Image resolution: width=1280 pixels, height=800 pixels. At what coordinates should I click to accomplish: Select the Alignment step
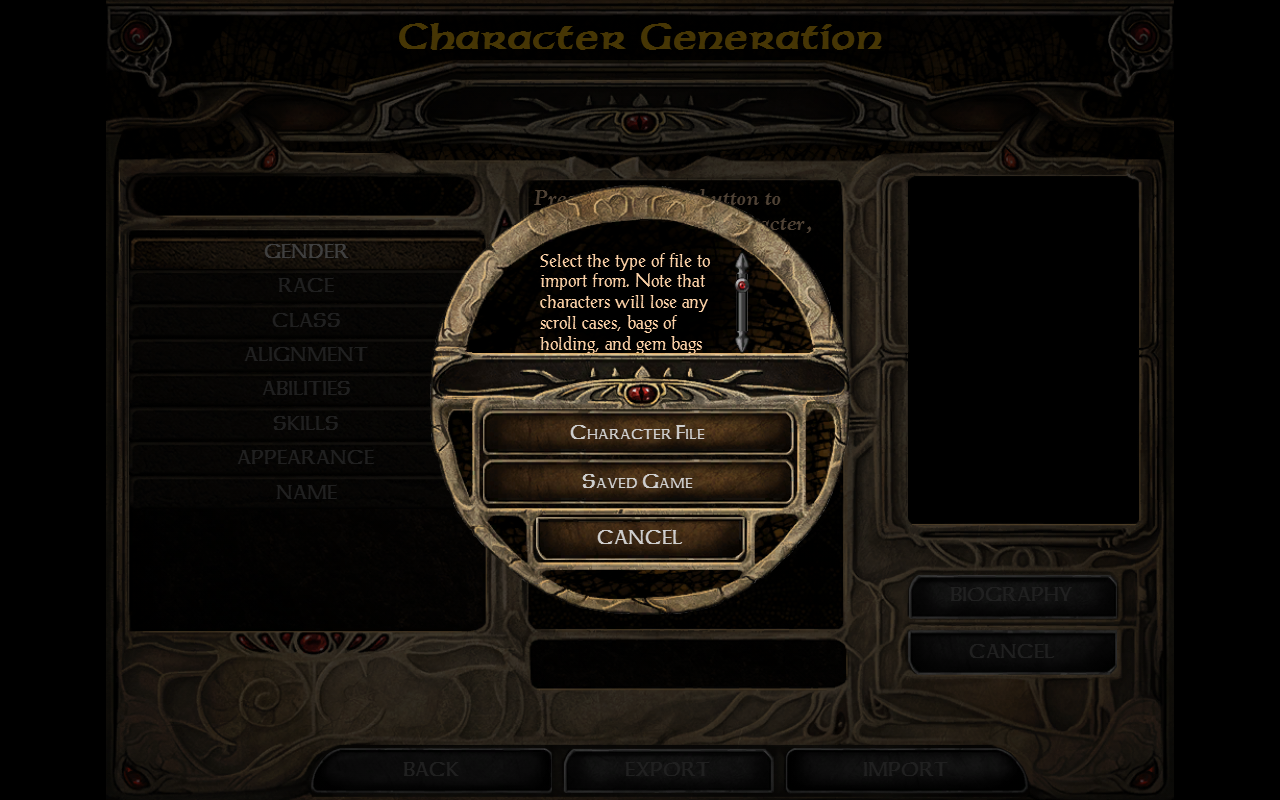[306, 355]
